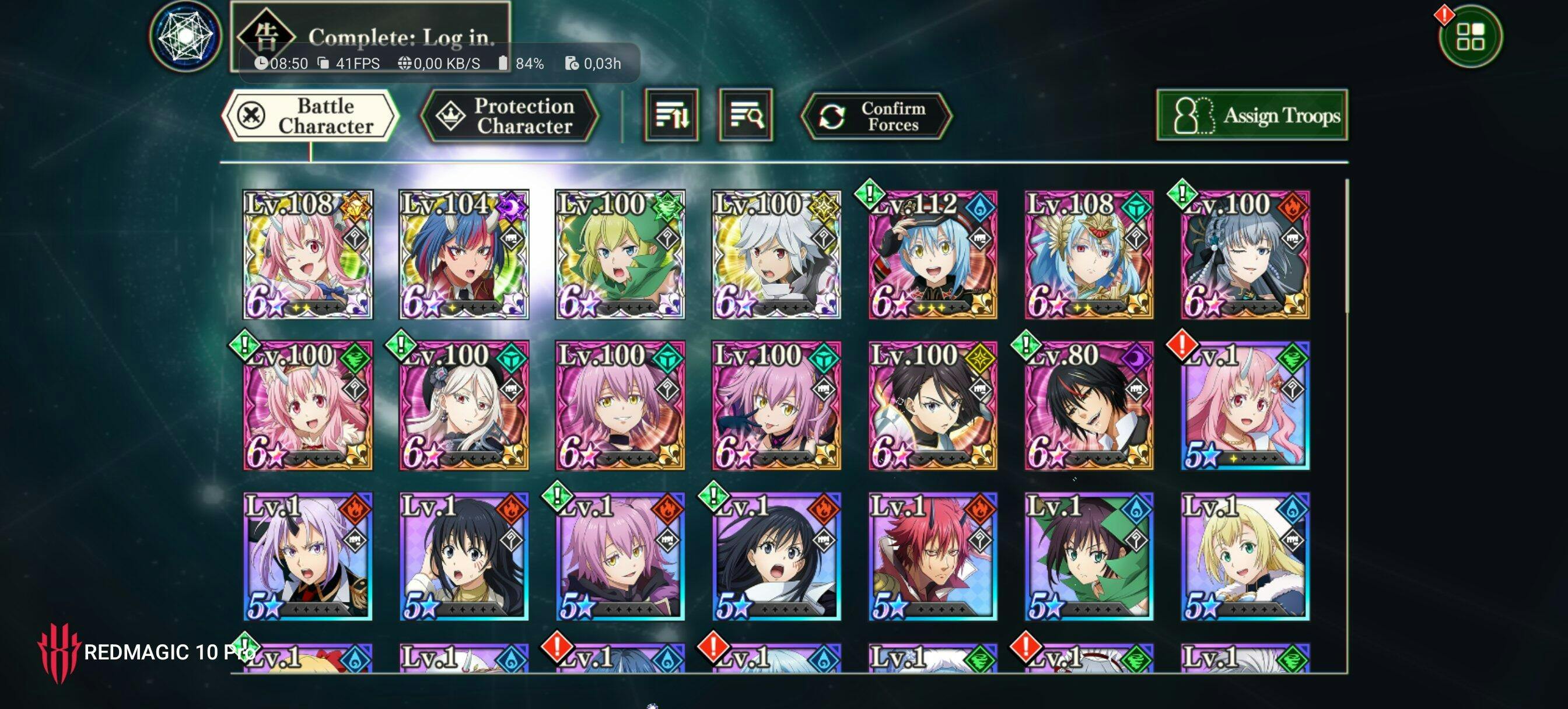Choose the 5-star red-haired horned character
Screen dimensions: 1568x709
click(933, 557)
